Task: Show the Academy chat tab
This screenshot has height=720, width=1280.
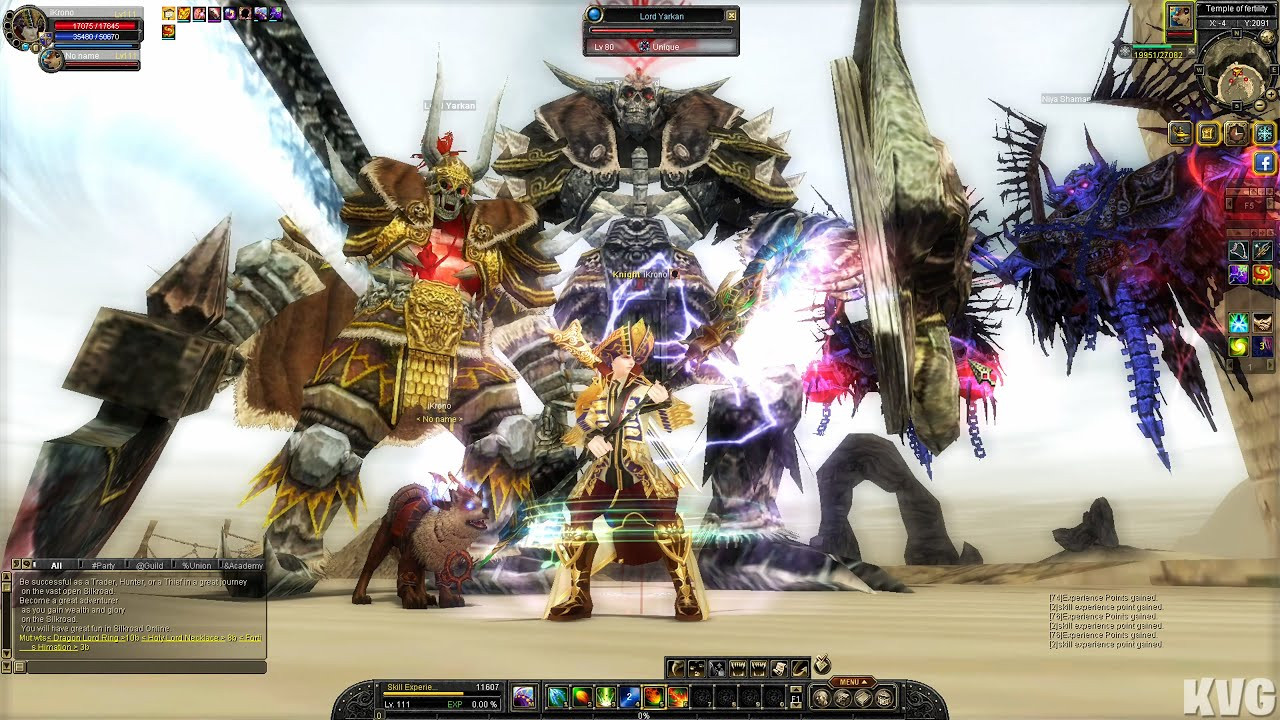Action: [x=243, y=566]
